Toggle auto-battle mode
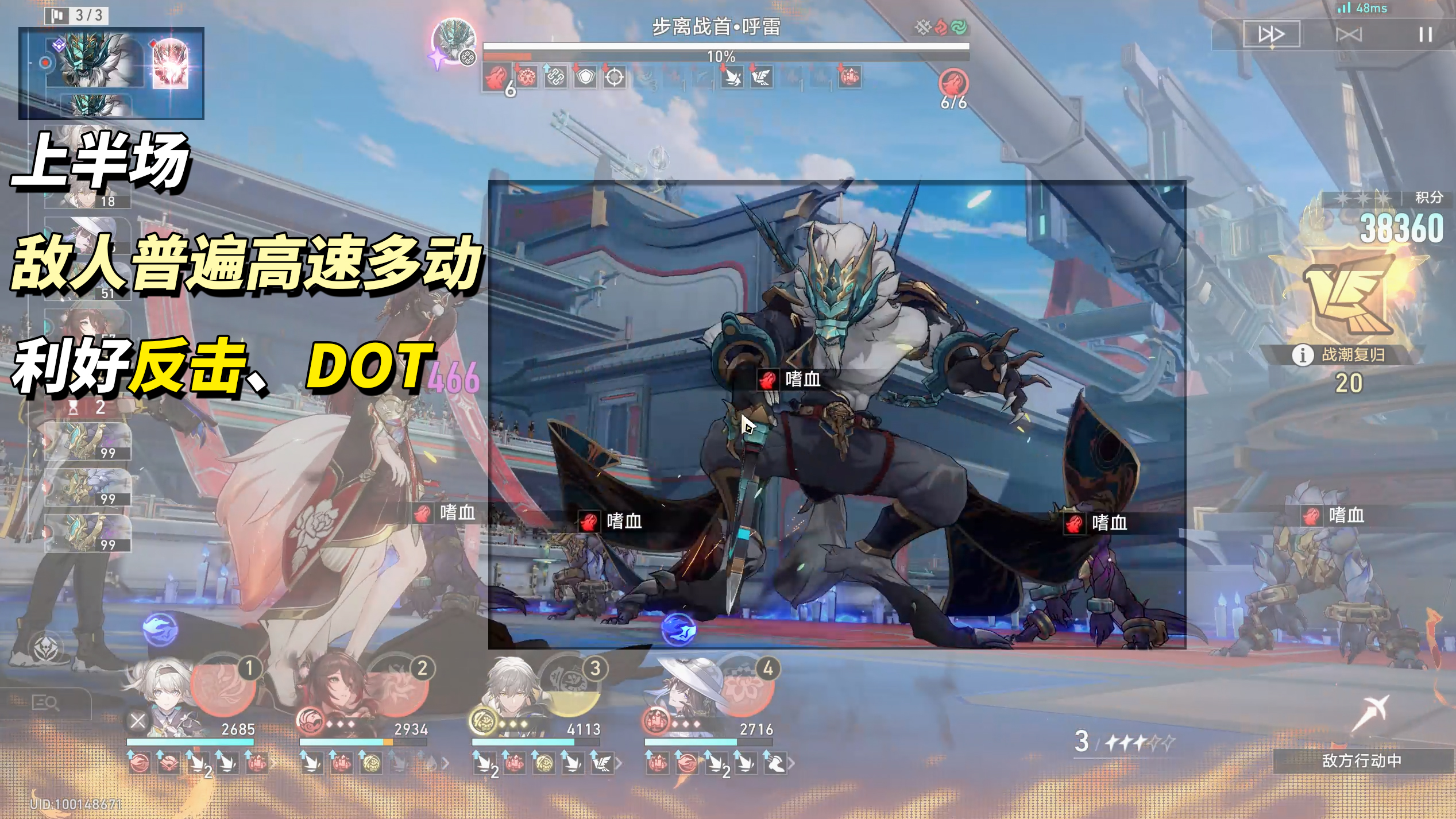The image size is (1456, 819). [x=1349, y=34]
